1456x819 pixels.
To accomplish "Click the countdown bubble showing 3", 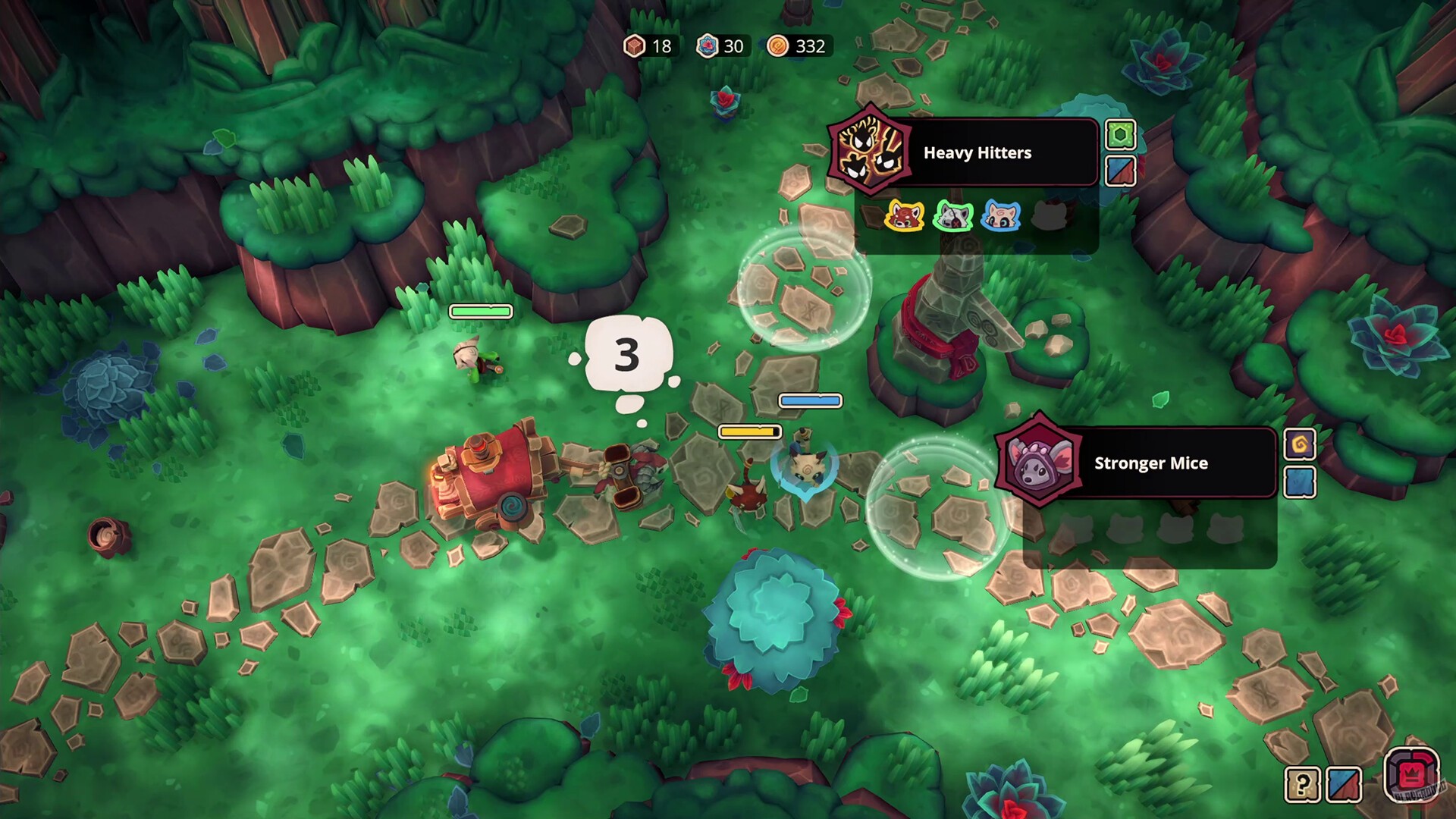I will tap(628, 353).
